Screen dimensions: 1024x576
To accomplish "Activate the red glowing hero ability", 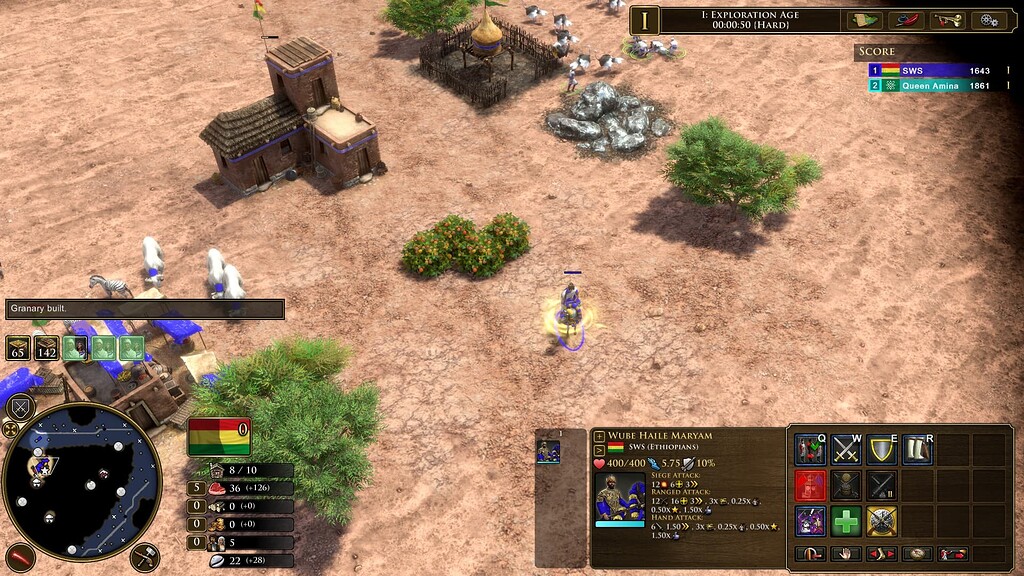I will tap(810, 486).
